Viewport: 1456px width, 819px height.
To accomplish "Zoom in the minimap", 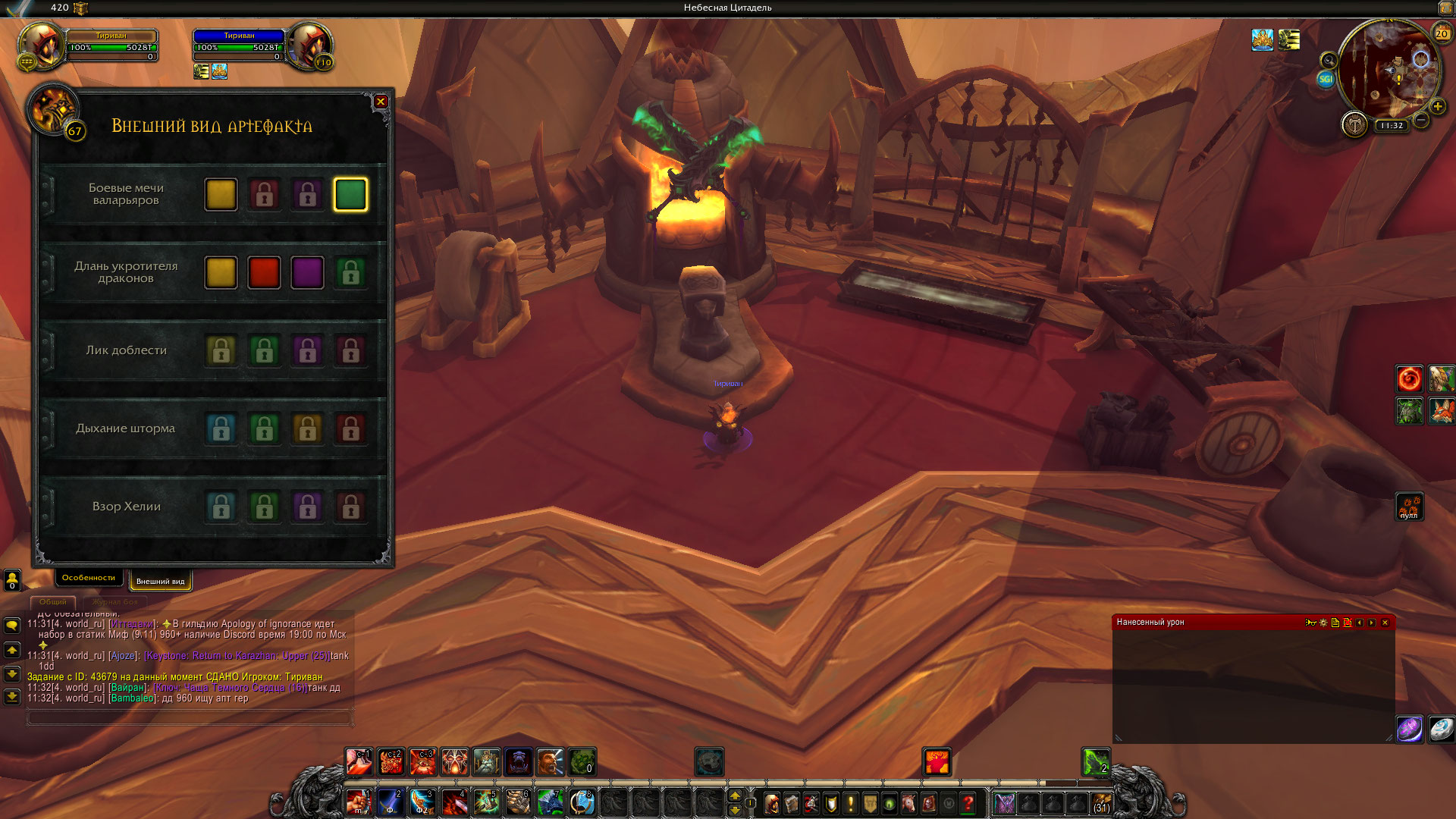I will (x=1437, y=107).
